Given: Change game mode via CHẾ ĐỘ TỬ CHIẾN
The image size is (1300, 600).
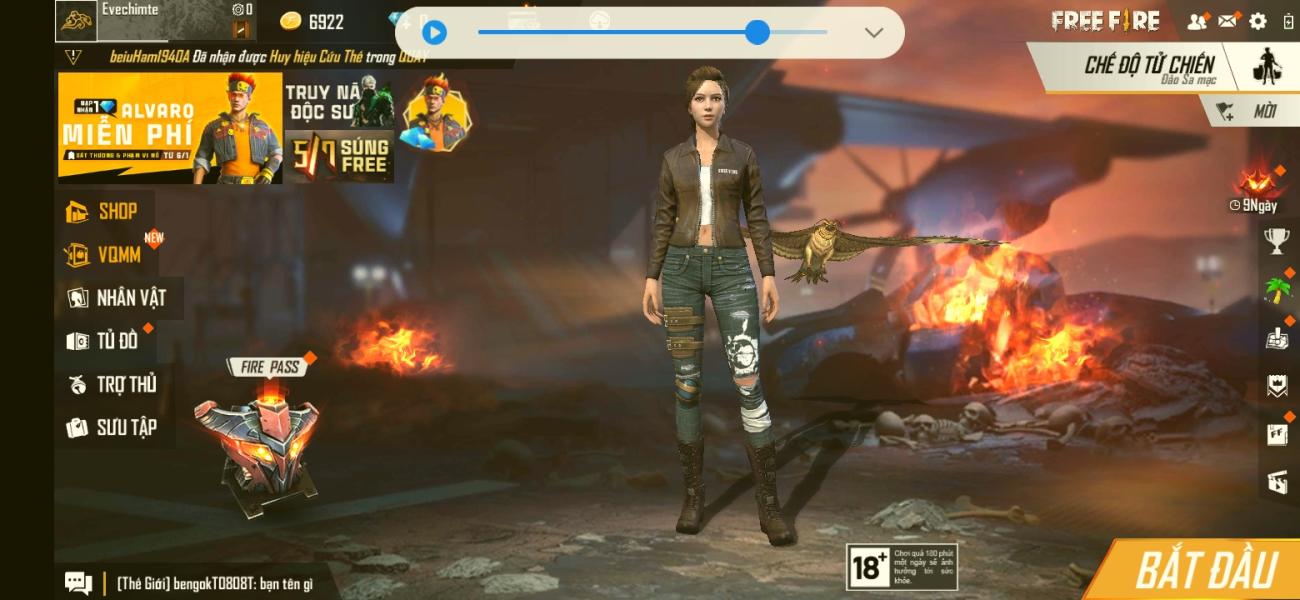Looking at the screenshot, I should pos(1150,67).
